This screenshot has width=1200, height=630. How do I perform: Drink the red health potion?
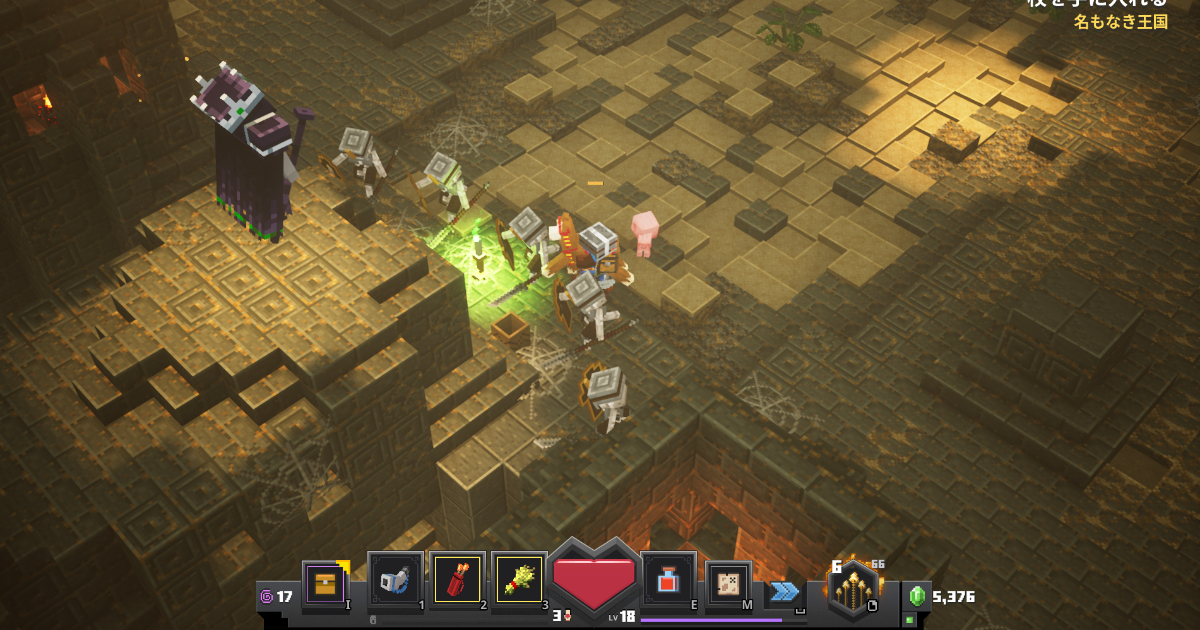[x=668, y=579]
